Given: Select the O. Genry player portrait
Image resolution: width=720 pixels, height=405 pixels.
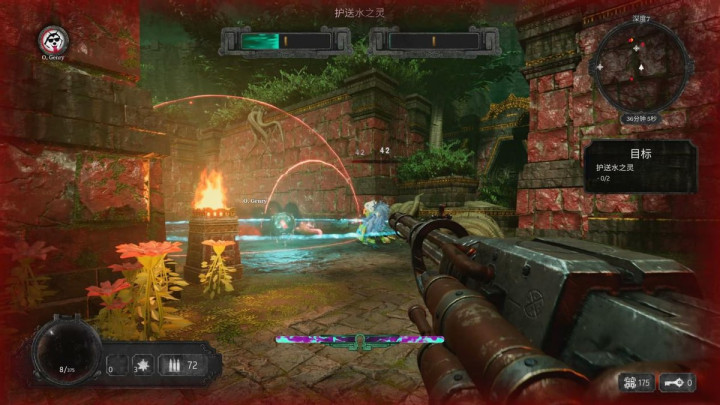Looking at the screenshot, I should (51, 40).
